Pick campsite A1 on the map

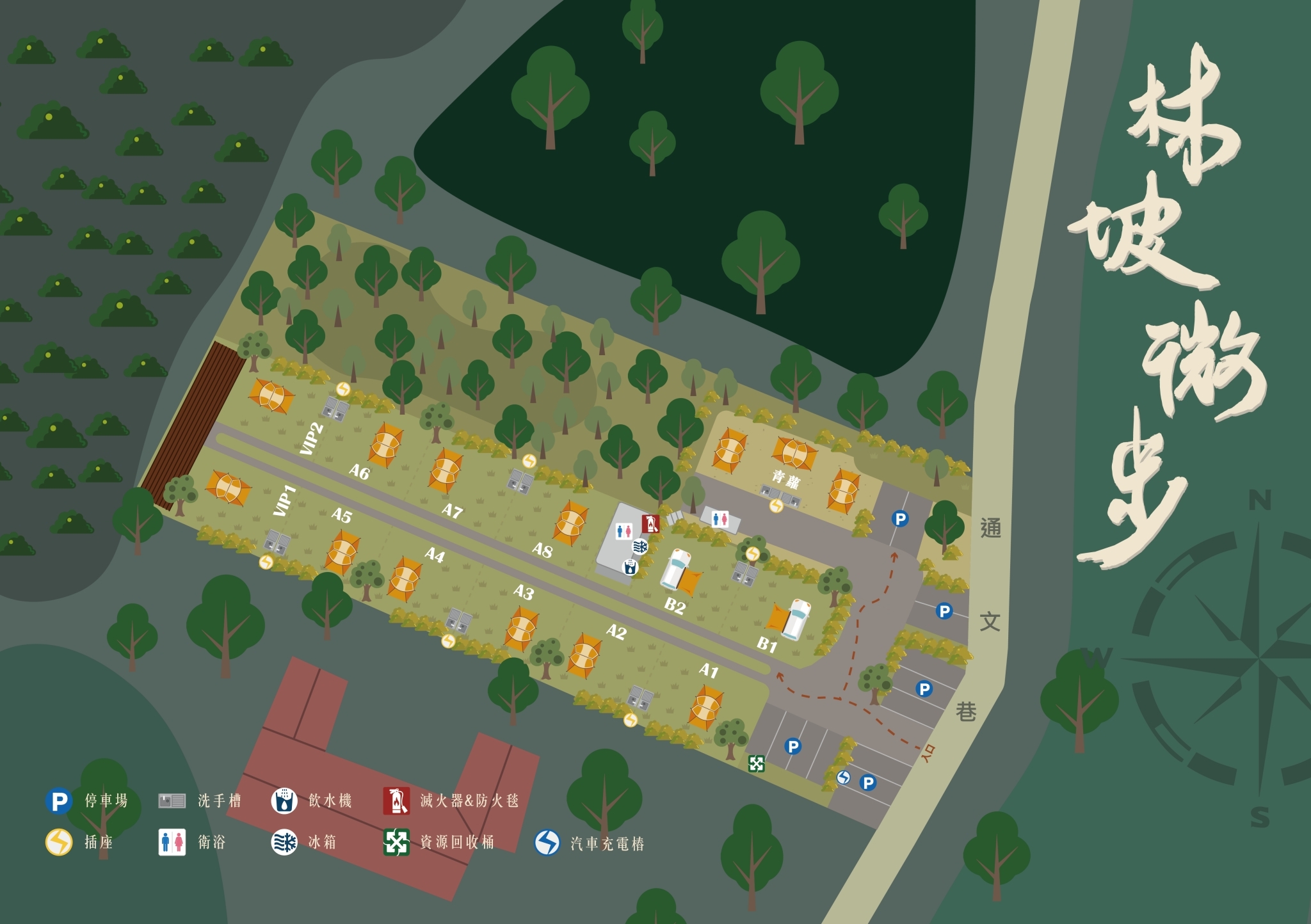click(x=708, y=671)
